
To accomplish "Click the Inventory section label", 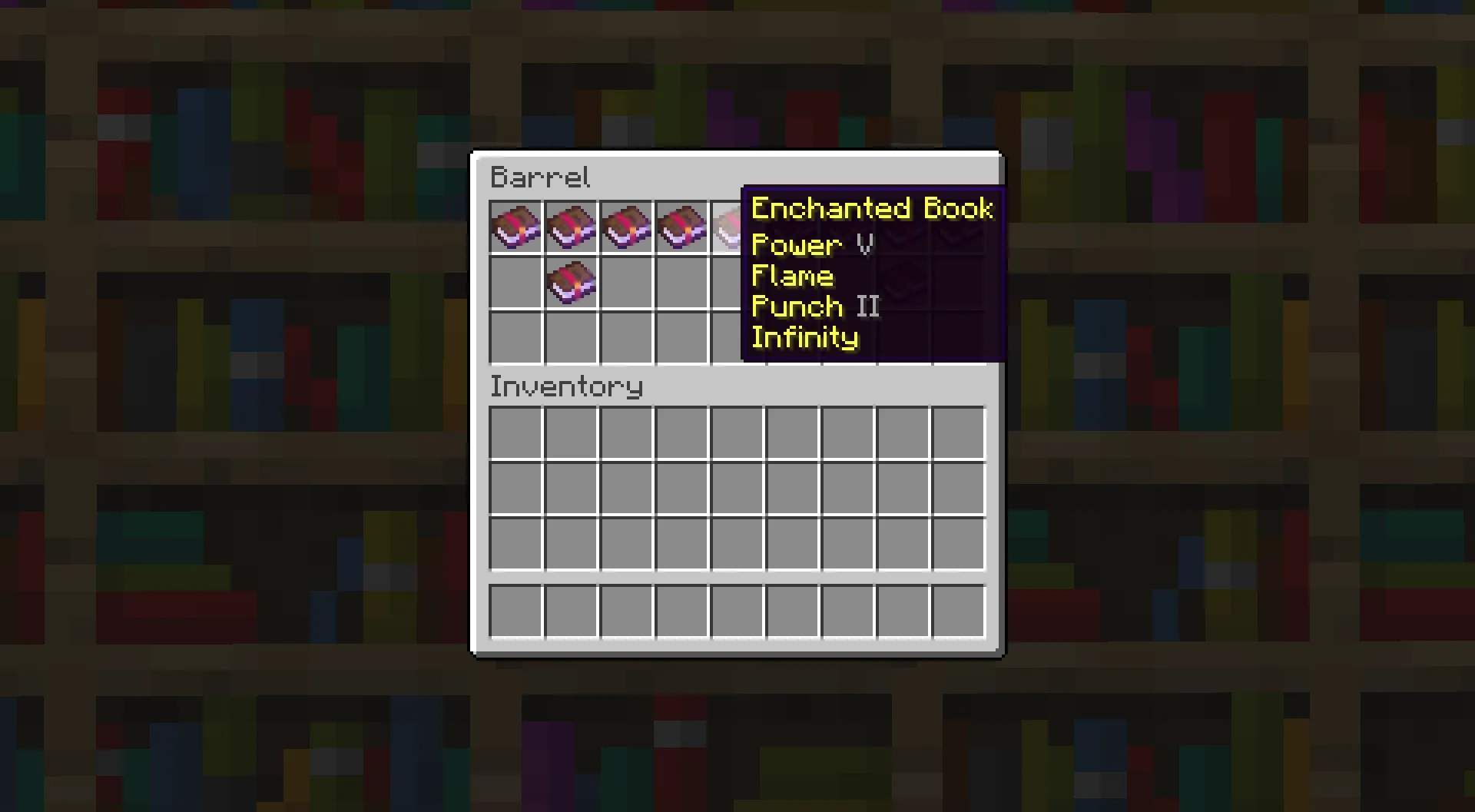I will 566,386.
